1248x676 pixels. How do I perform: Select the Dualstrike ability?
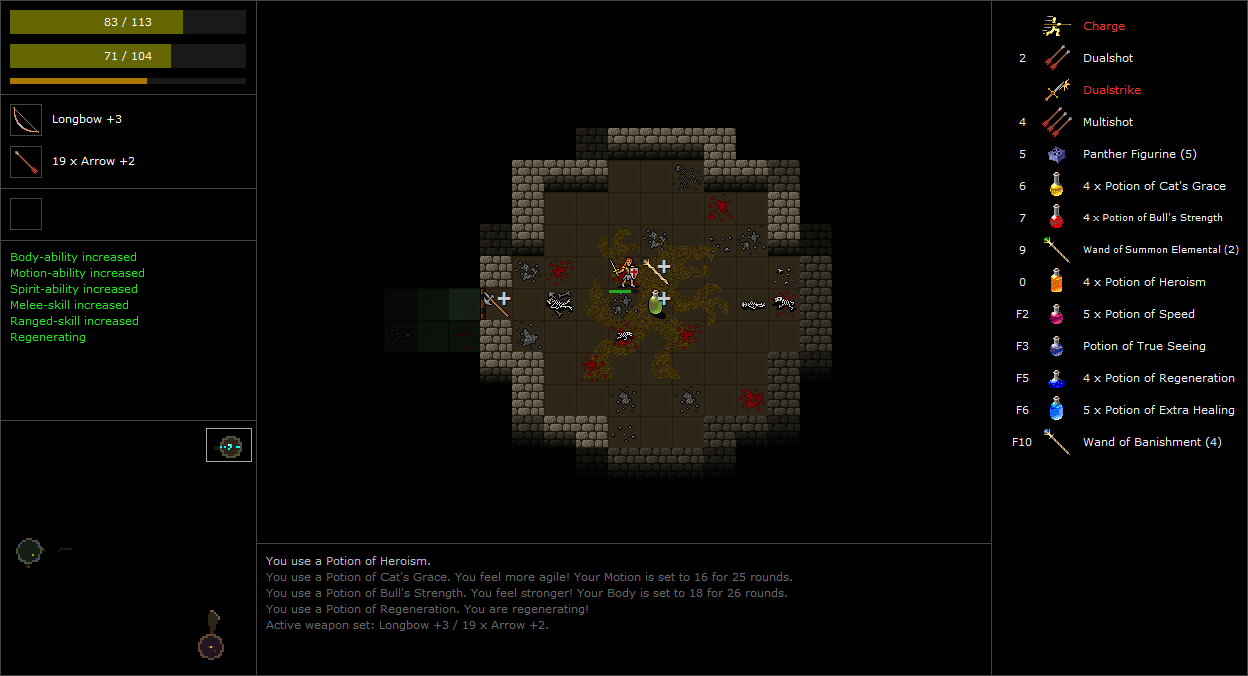tap(1111, 90)
